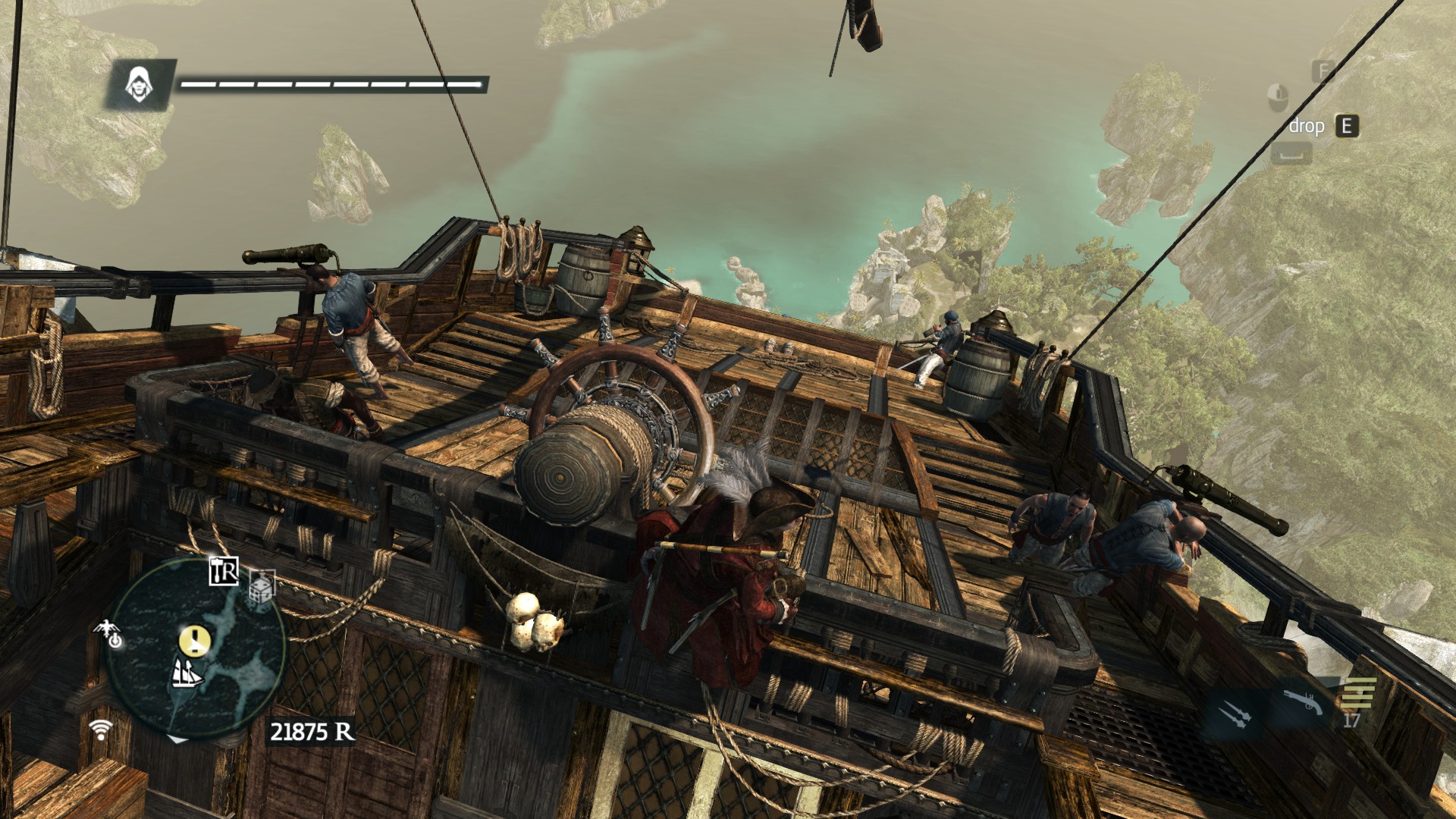
Task: Choose the flintlock pistol weapon icon
Action: pos(1303,703)
